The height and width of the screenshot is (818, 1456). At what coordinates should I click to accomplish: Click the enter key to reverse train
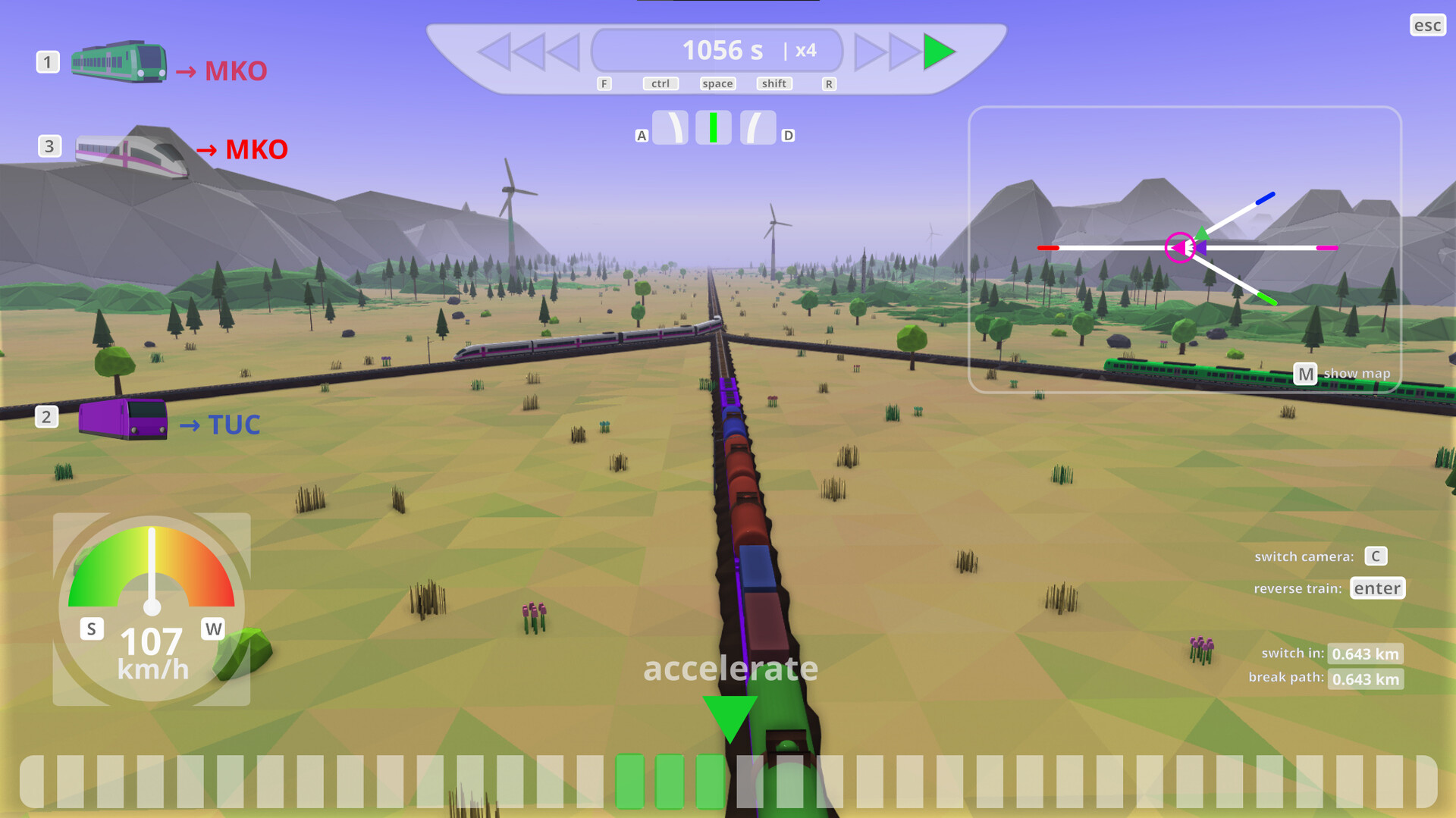(1377, 588)
